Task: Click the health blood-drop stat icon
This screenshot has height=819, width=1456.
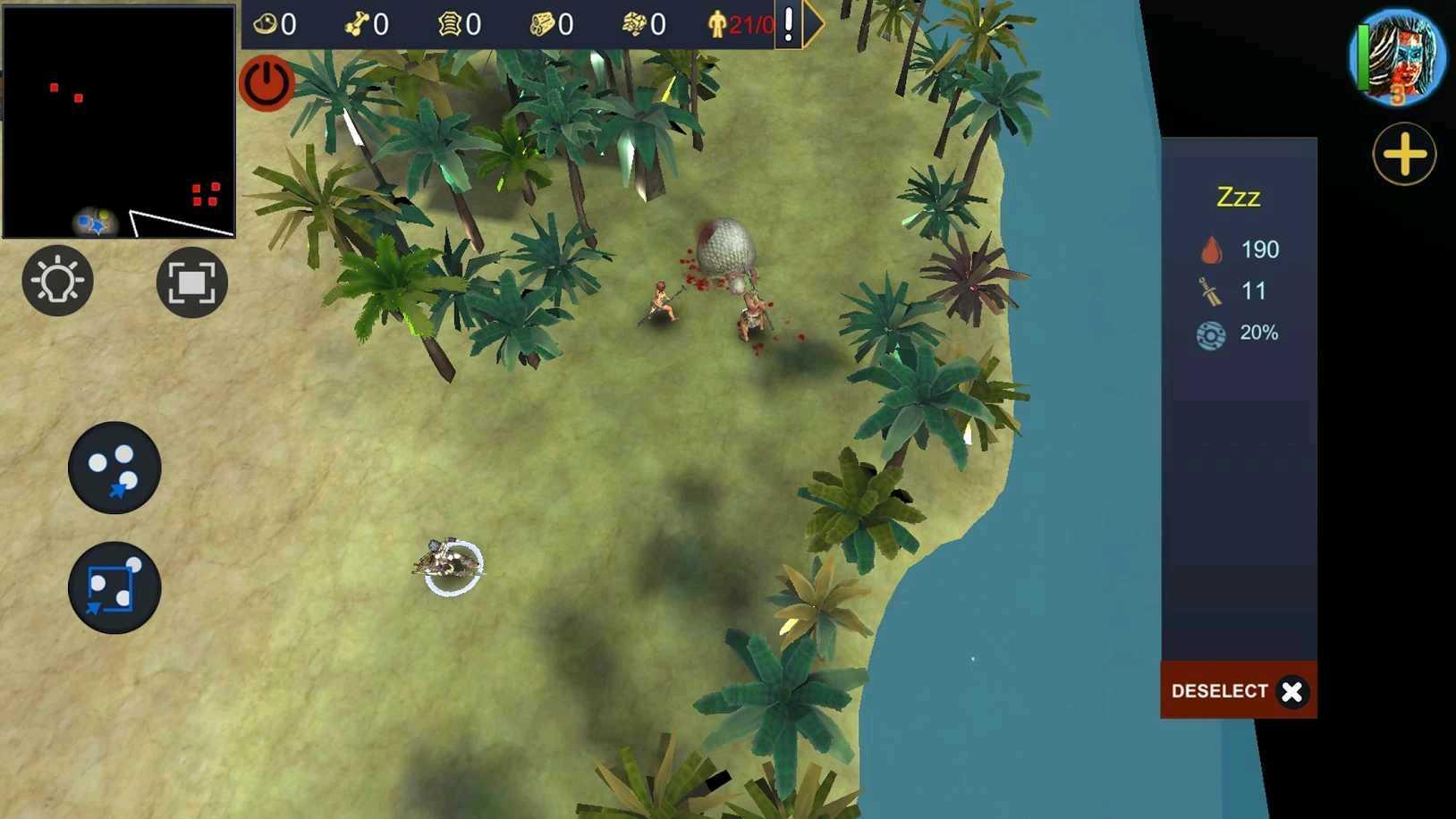Action: point(1212,250)
